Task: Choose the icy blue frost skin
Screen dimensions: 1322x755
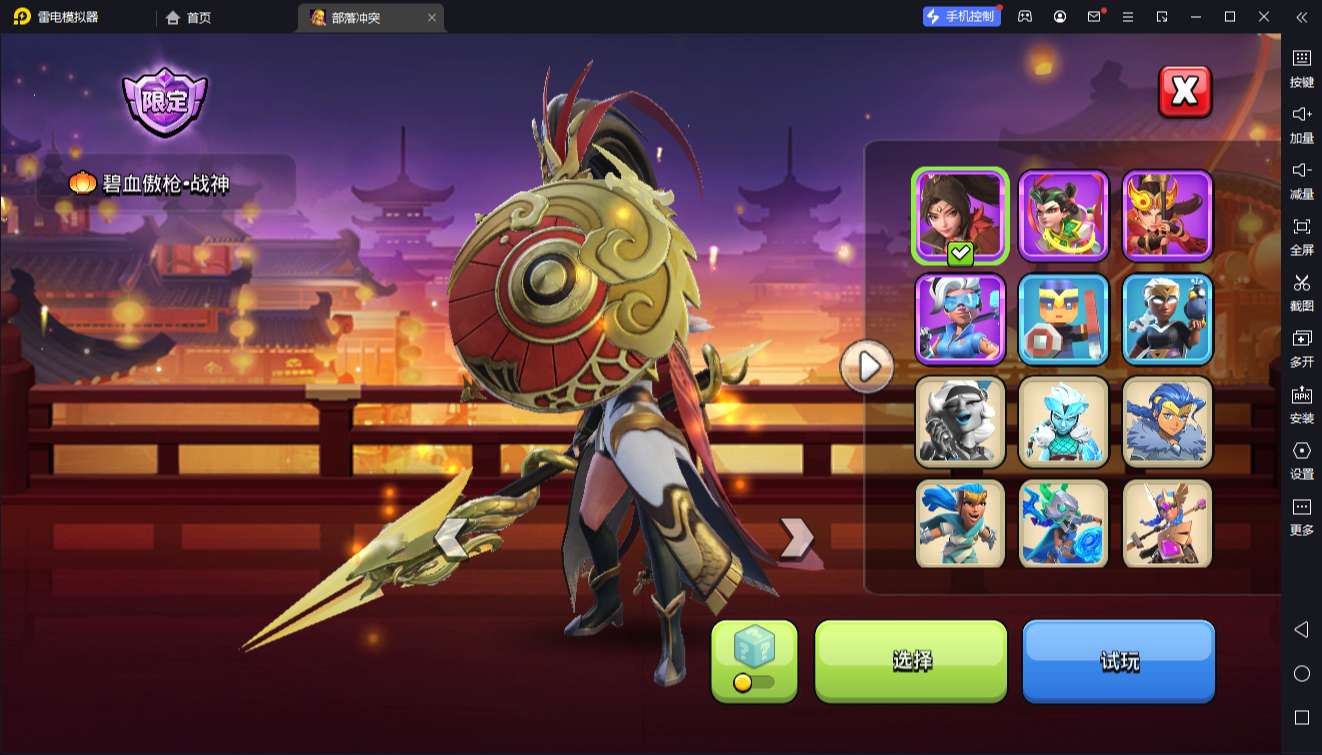Action: tap(1064, 422)
